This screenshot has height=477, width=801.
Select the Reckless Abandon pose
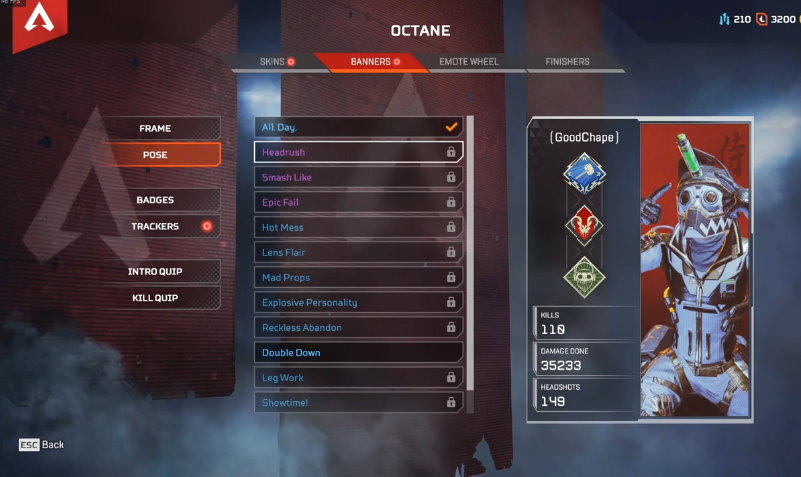click(x=358, y=327)
